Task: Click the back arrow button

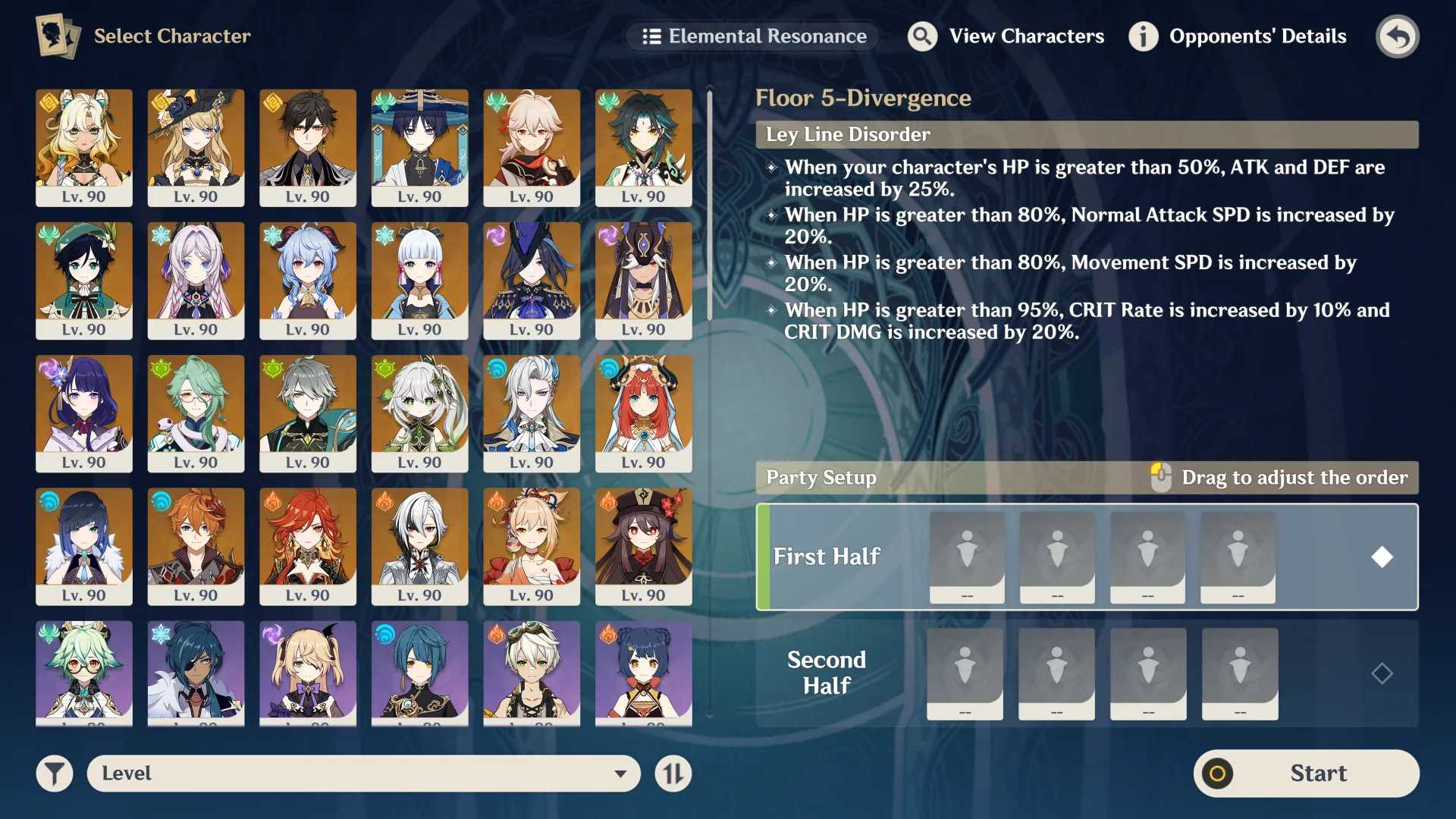Action: [x=1397, y=36]
